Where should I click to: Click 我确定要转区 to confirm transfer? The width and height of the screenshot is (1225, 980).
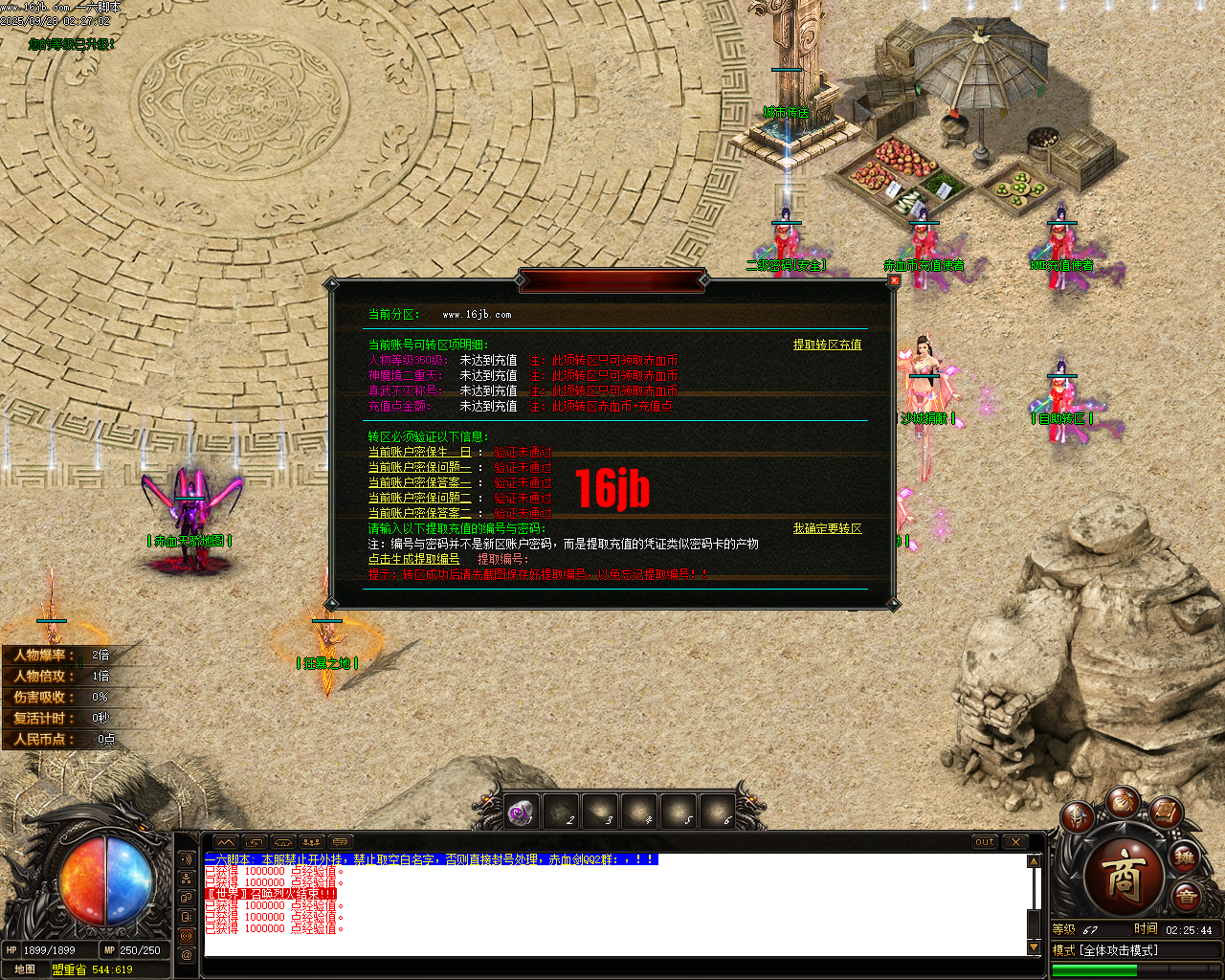827,527
